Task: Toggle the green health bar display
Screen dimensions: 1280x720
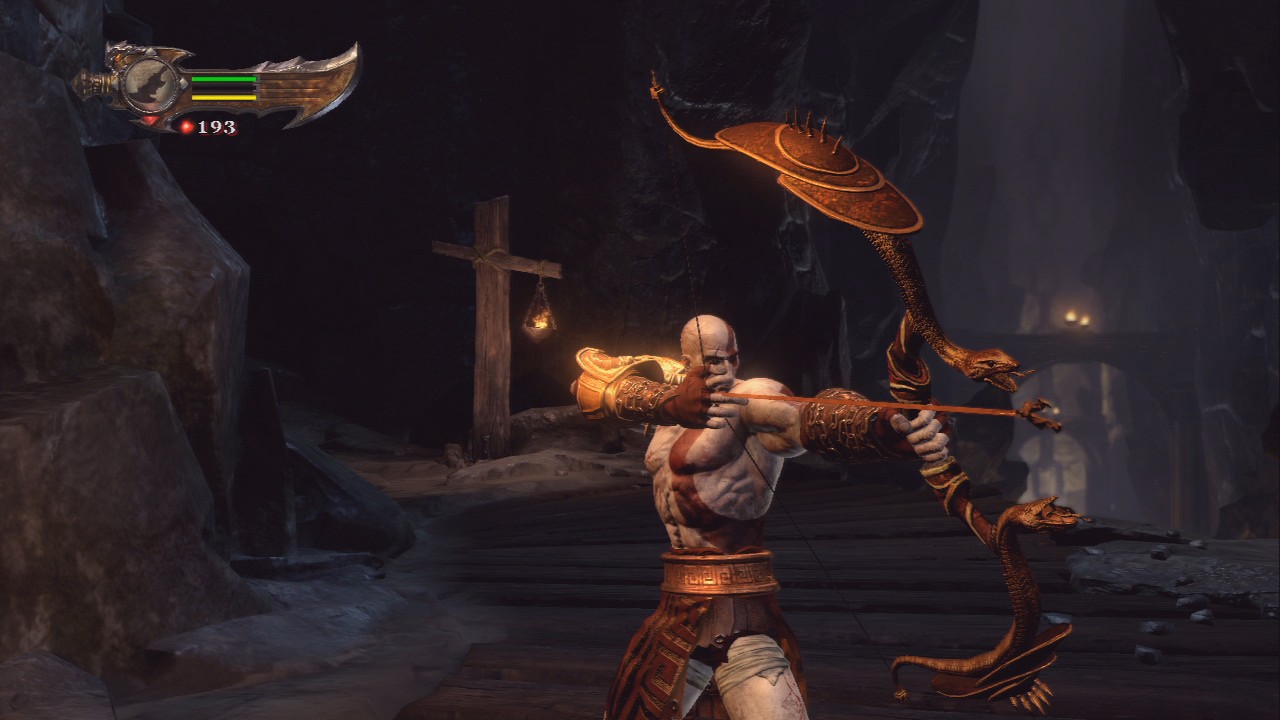Action: [x=224, y=78]
